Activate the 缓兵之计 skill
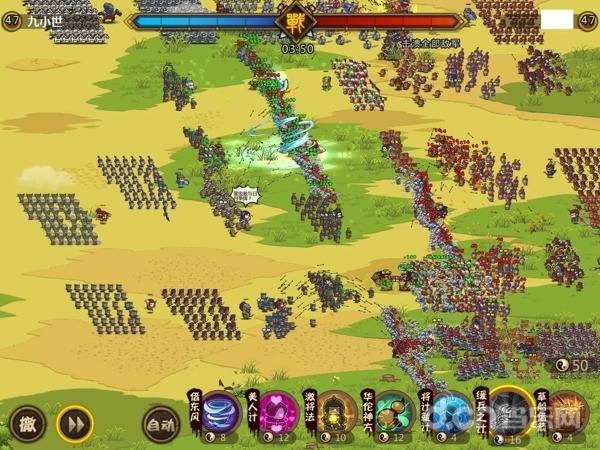The height and width of the screenshot is (450, 600). tap(510, 412)
